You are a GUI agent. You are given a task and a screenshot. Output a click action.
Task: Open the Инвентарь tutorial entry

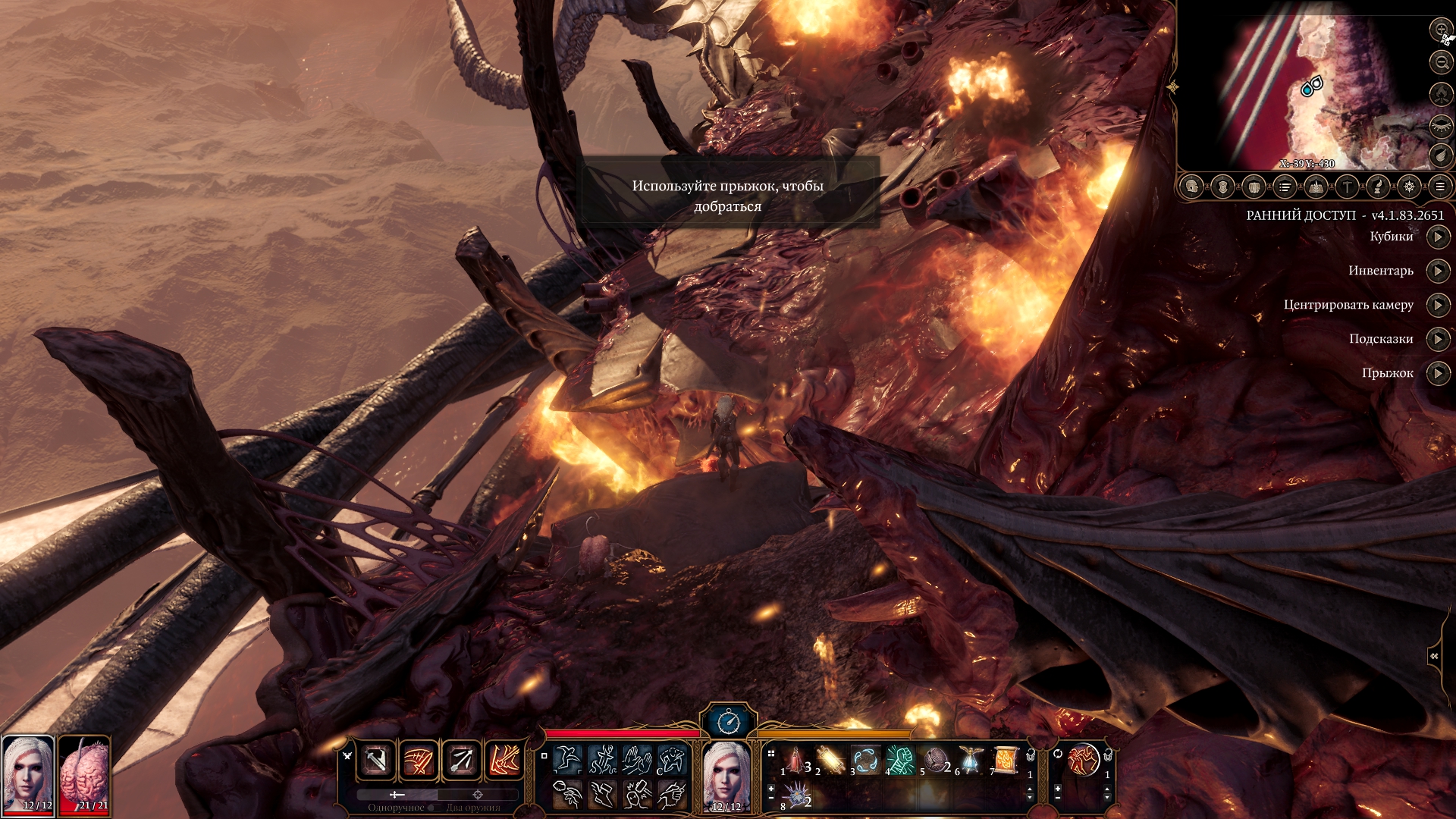1438,271
